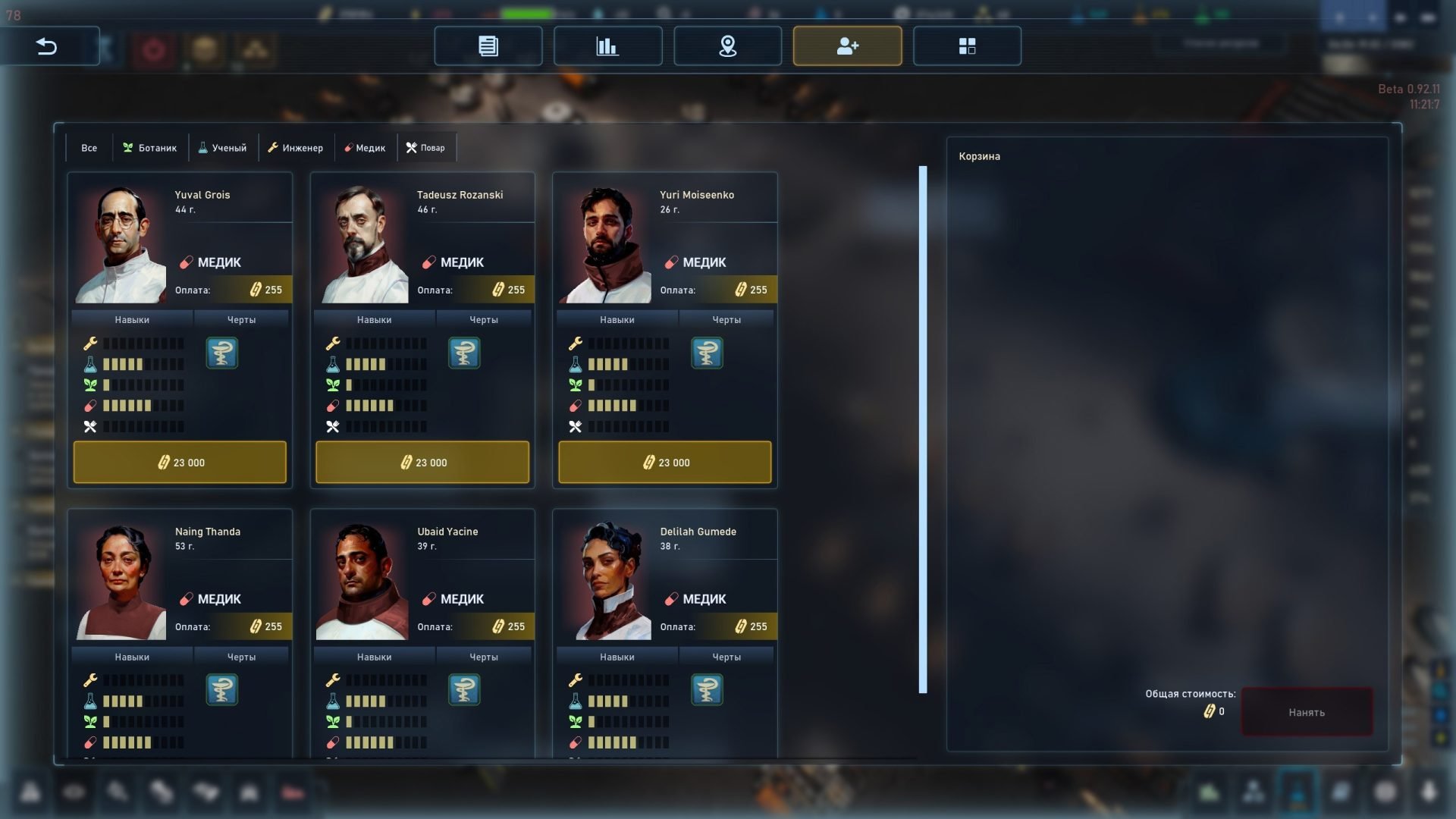Switch to the bar chart statistics tab

[607, 46]
